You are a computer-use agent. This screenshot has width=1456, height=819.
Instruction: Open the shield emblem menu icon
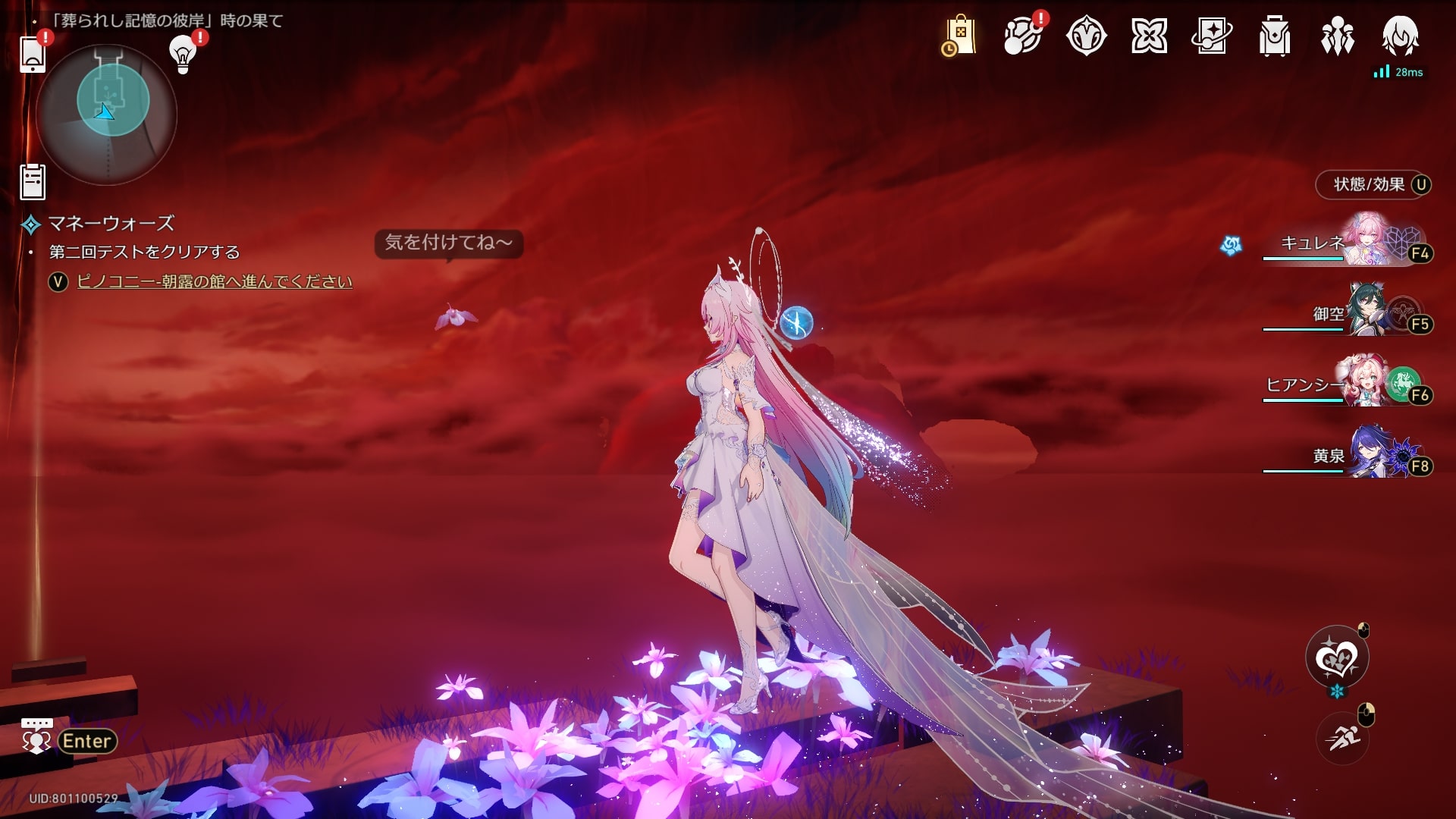(1086, 36)
